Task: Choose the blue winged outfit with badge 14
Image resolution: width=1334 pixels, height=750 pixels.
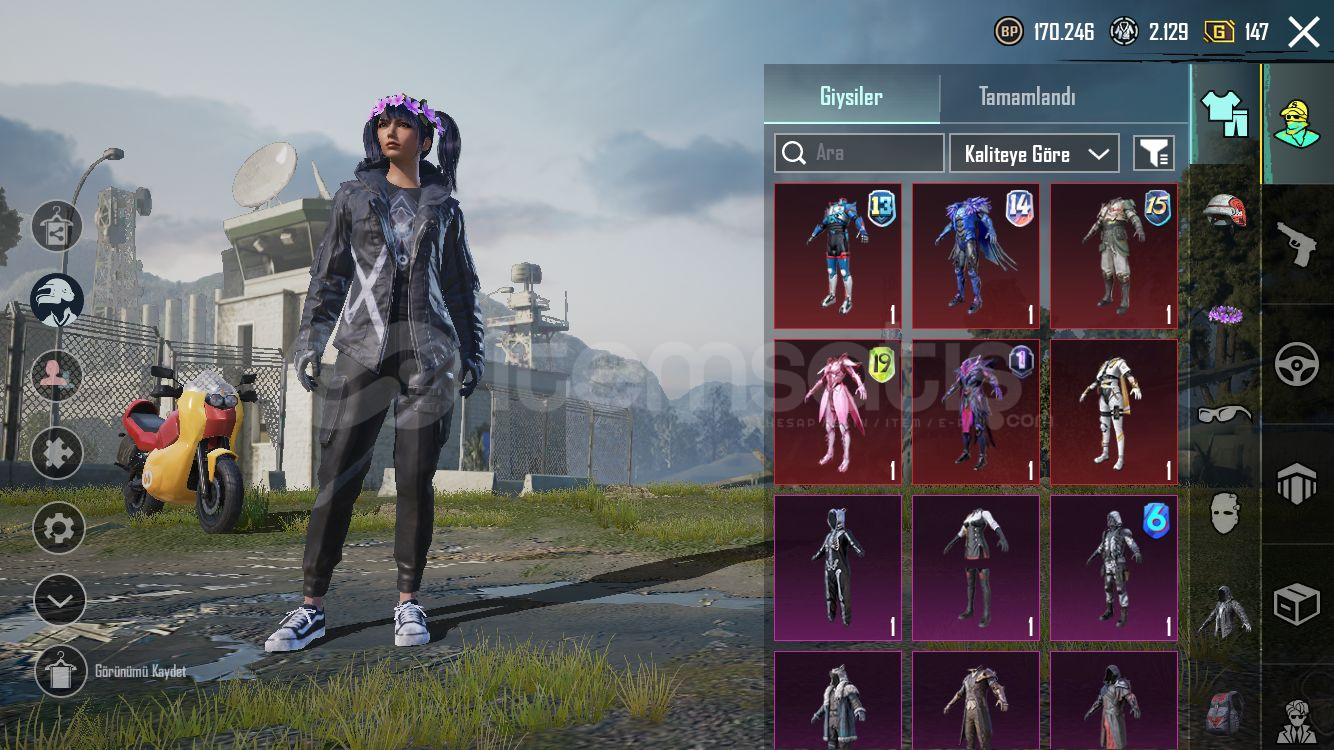Action: click(976, 256)
